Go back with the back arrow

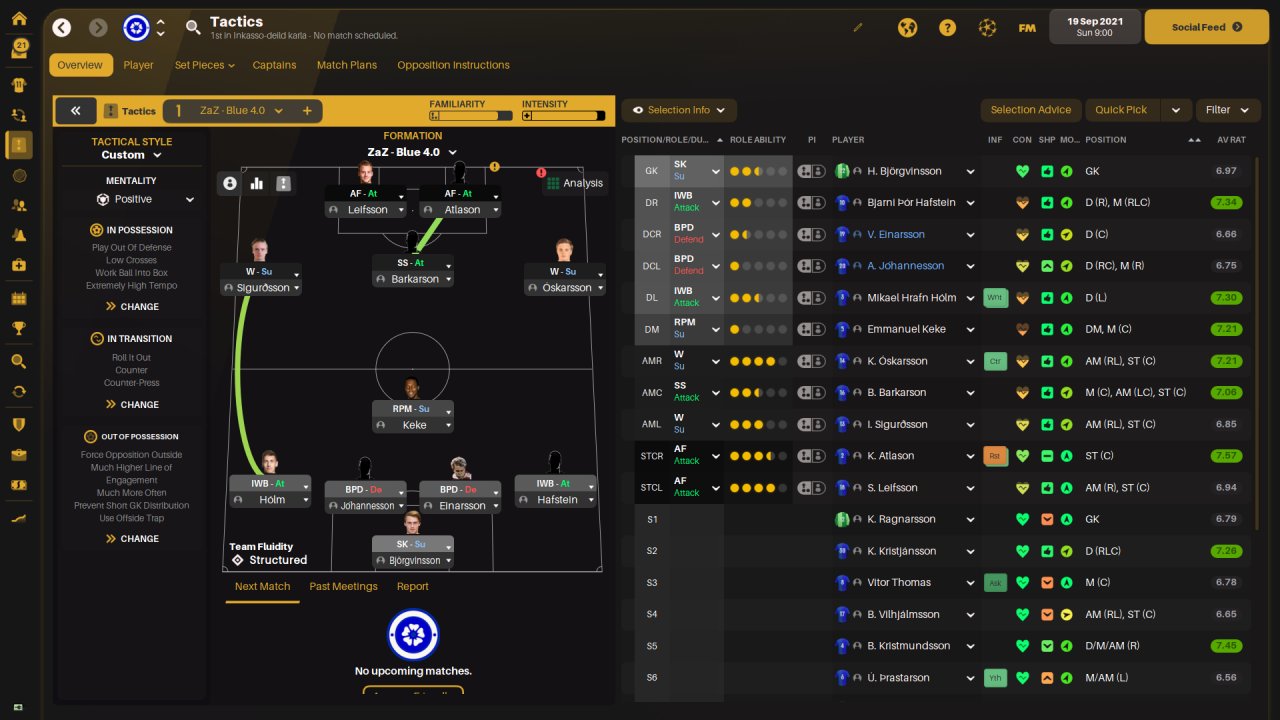click(62, 28)
